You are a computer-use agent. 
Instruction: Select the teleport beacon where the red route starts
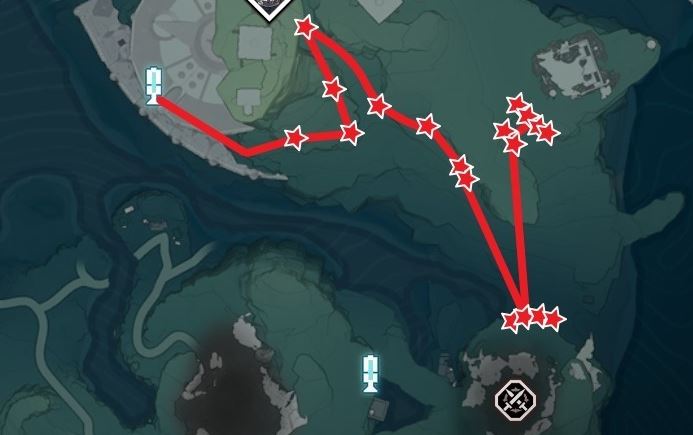154,85
